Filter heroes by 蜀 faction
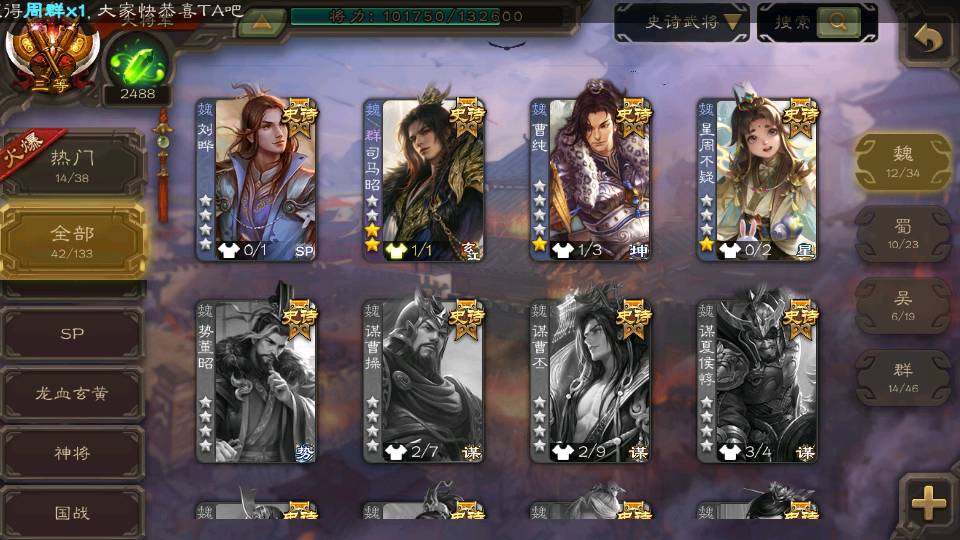 [902, 234]
